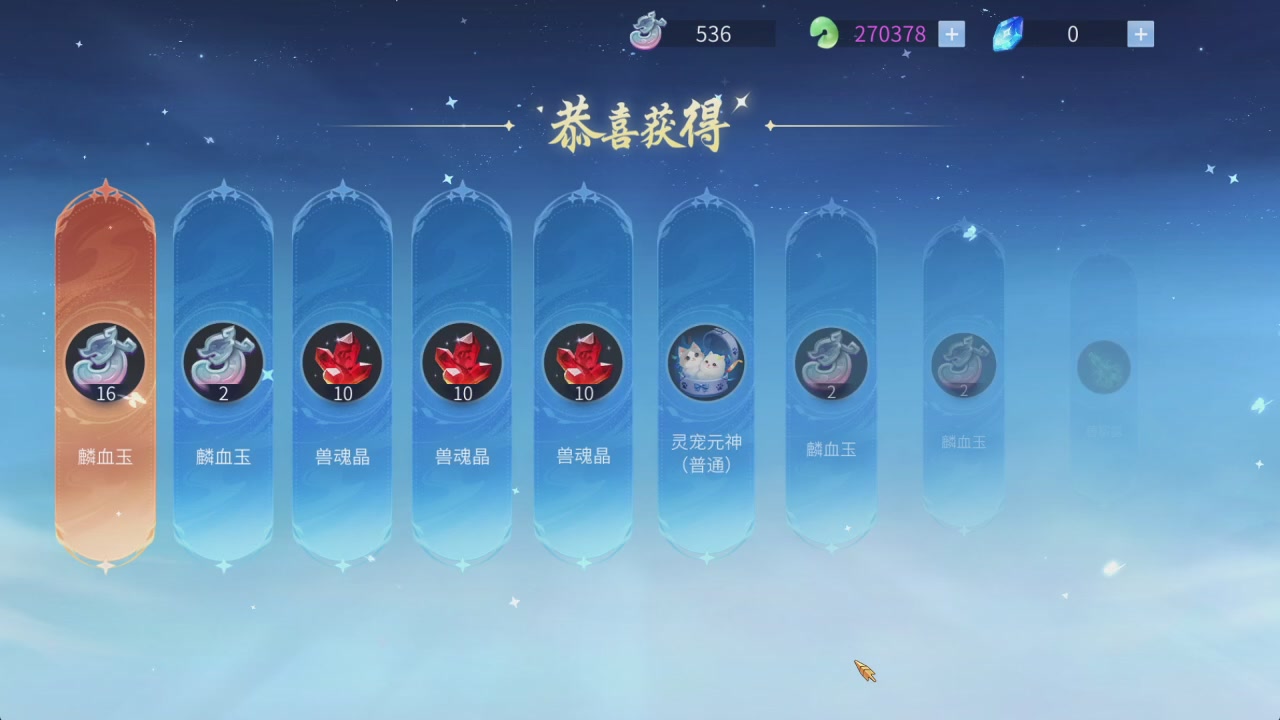Screen dimensions: 1280x720
Task: Click the pink potion currency icon
Action: tap(648, 32)
